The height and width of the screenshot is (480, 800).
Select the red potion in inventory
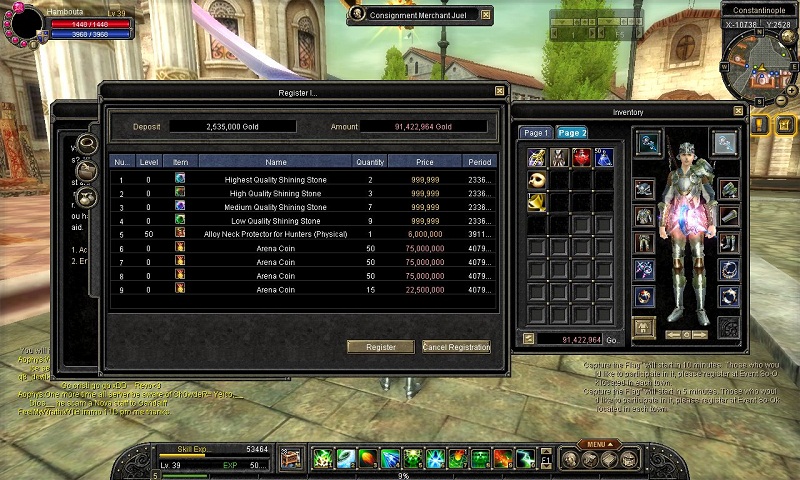[581, 157]
